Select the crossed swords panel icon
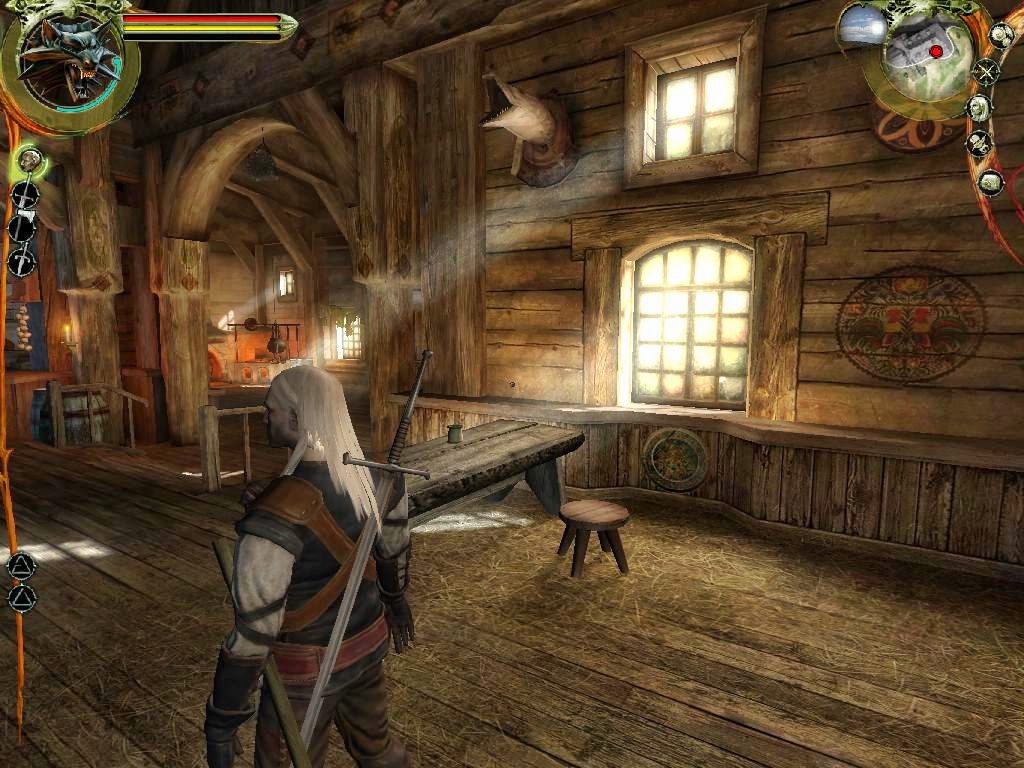Viewport: 1024px width, 768px height. (x=987, y=72)
